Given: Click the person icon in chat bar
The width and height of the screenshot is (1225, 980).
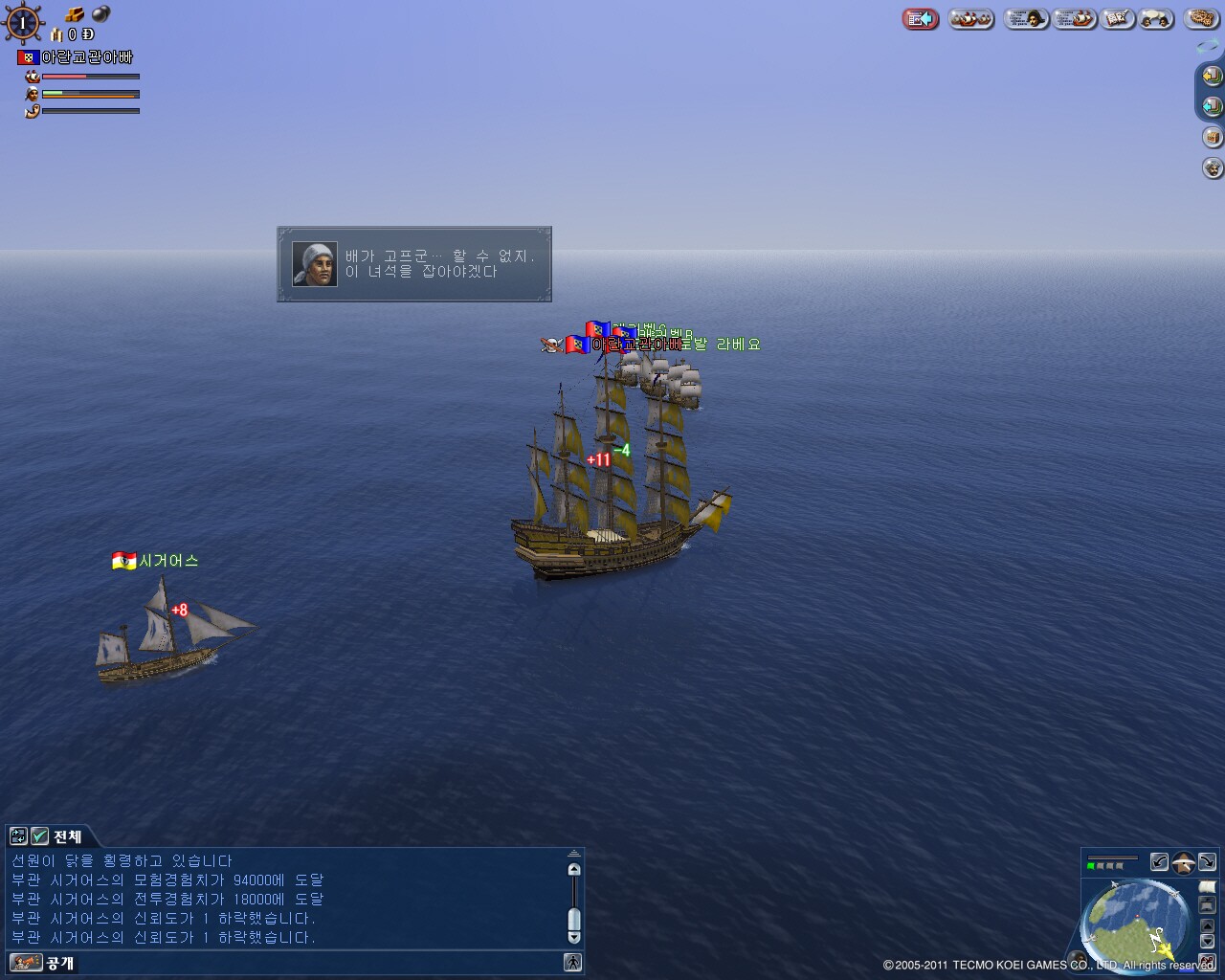Looking at the screenshot, I should (572, 963).
